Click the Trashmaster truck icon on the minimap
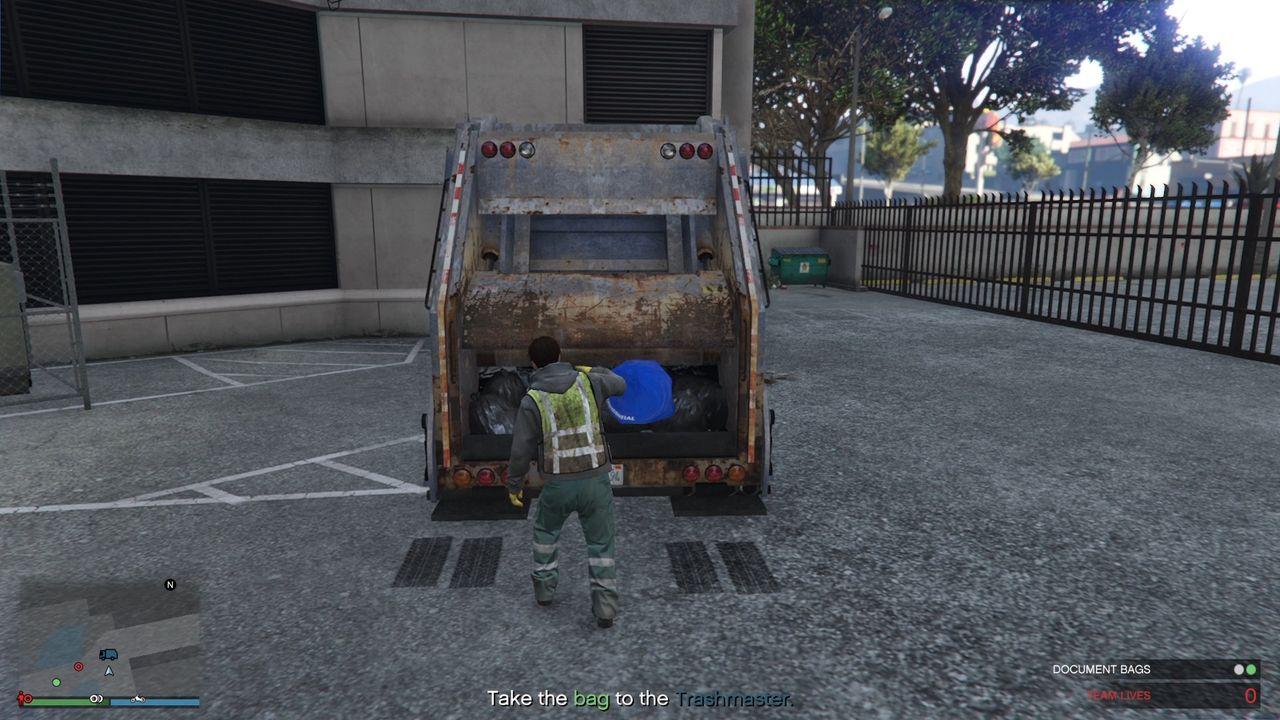1280x720 pixels. tap(108, 653)
